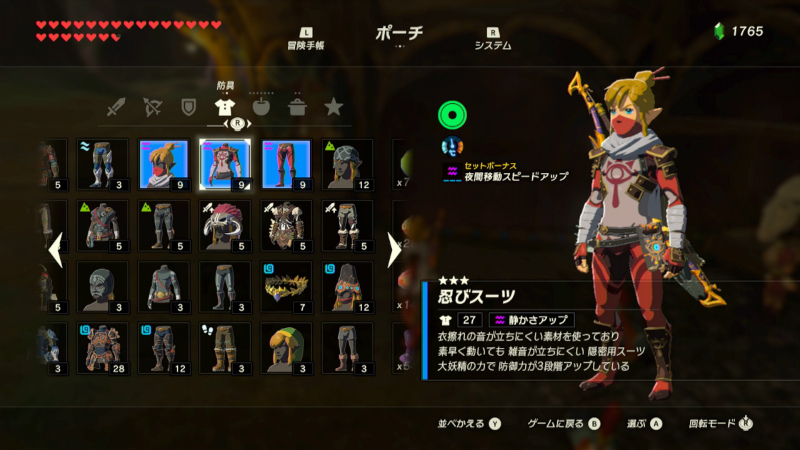800x450 pixels.
Task: Select the green cap slot
Action: point(286,348)
